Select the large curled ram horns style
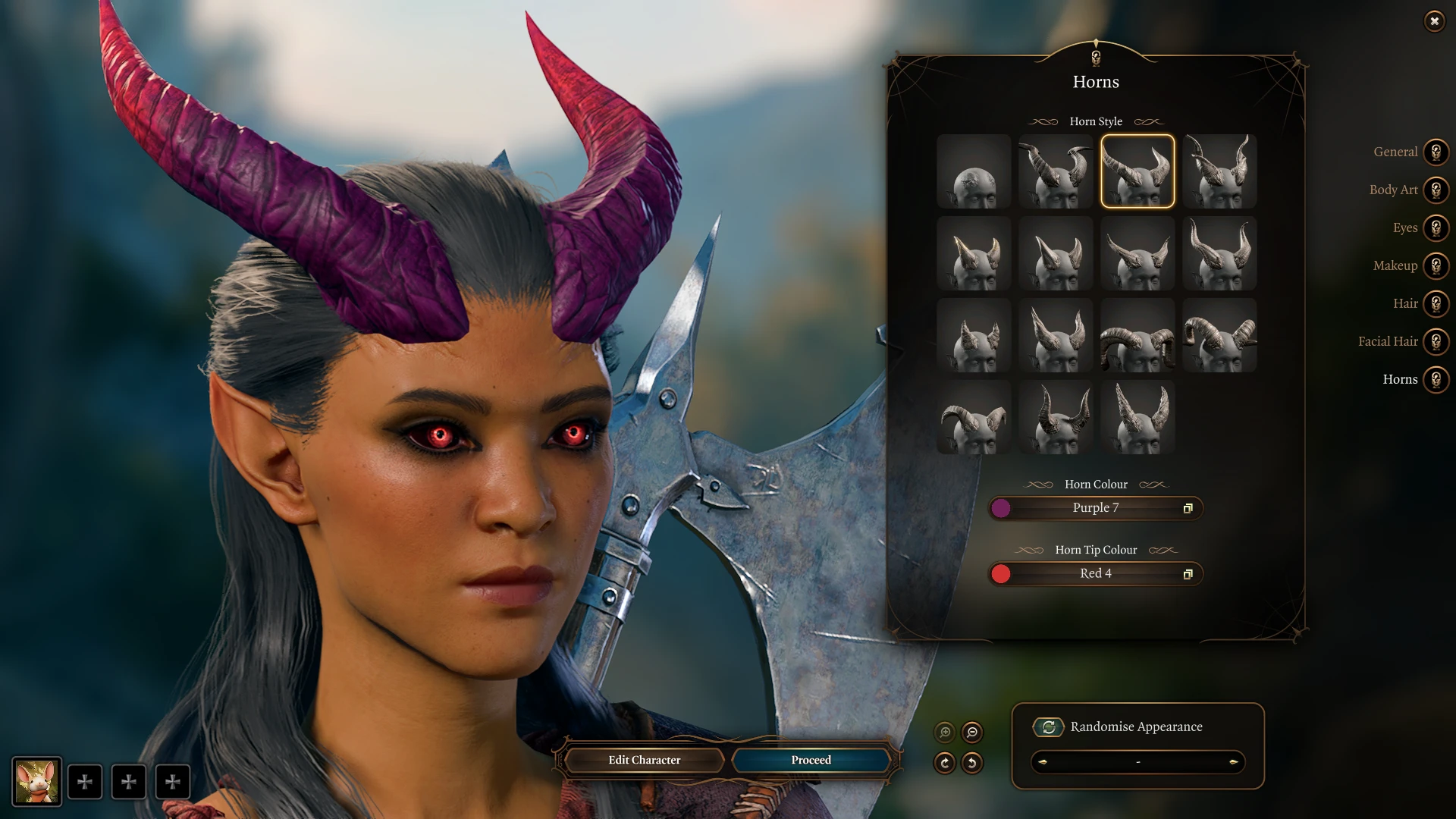 pos(1137,335)
